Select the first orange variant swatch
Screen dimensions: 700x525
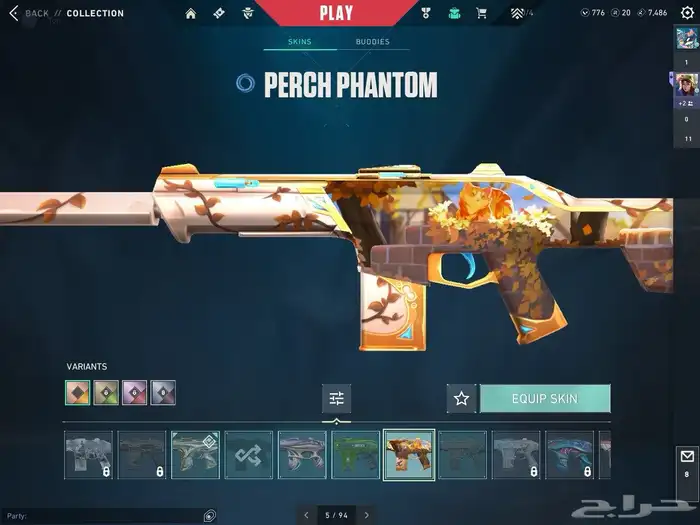(x=78, y=393)
